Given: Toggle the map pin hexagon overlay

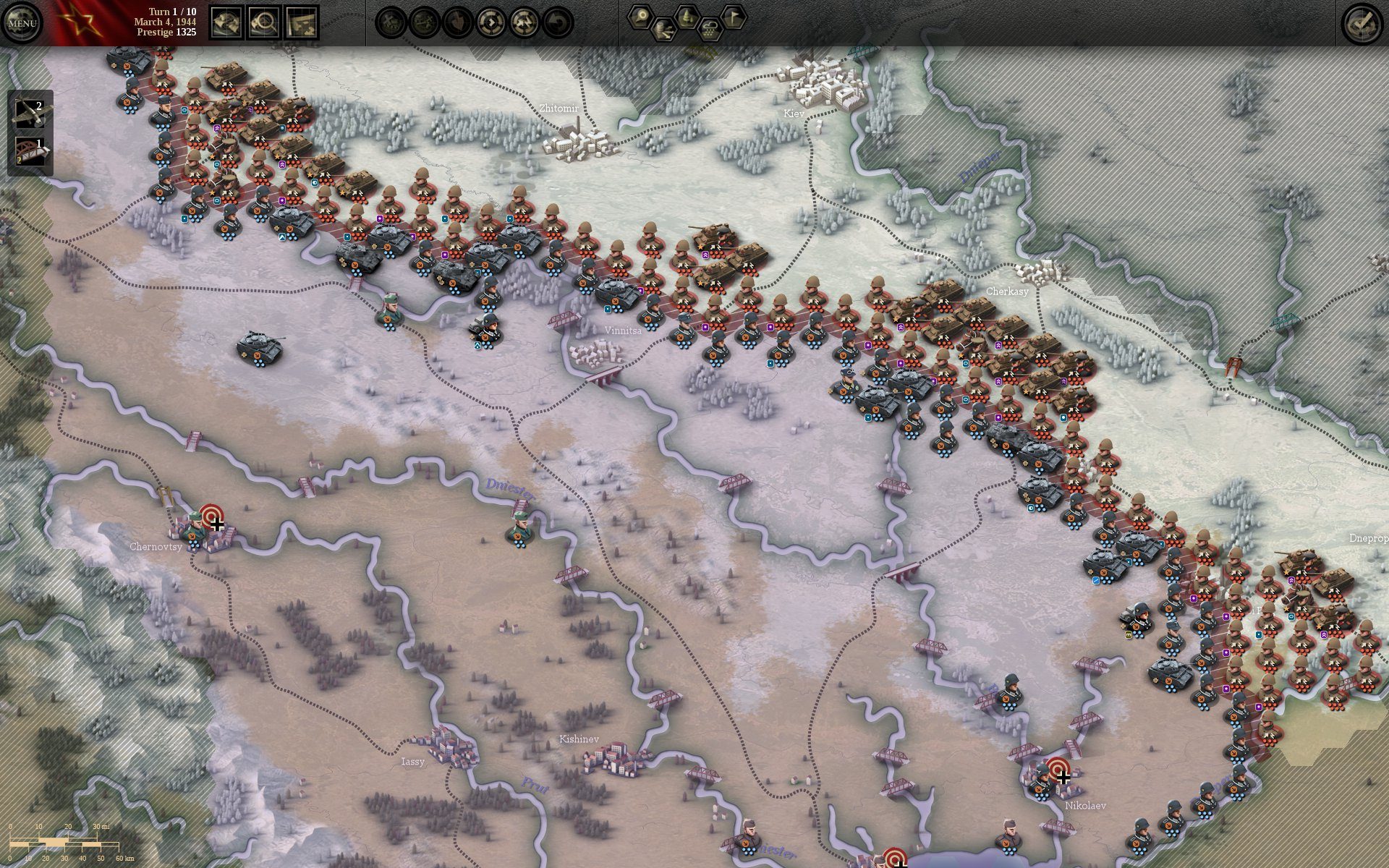Looking at the screenshot, I should pos(640,17).
